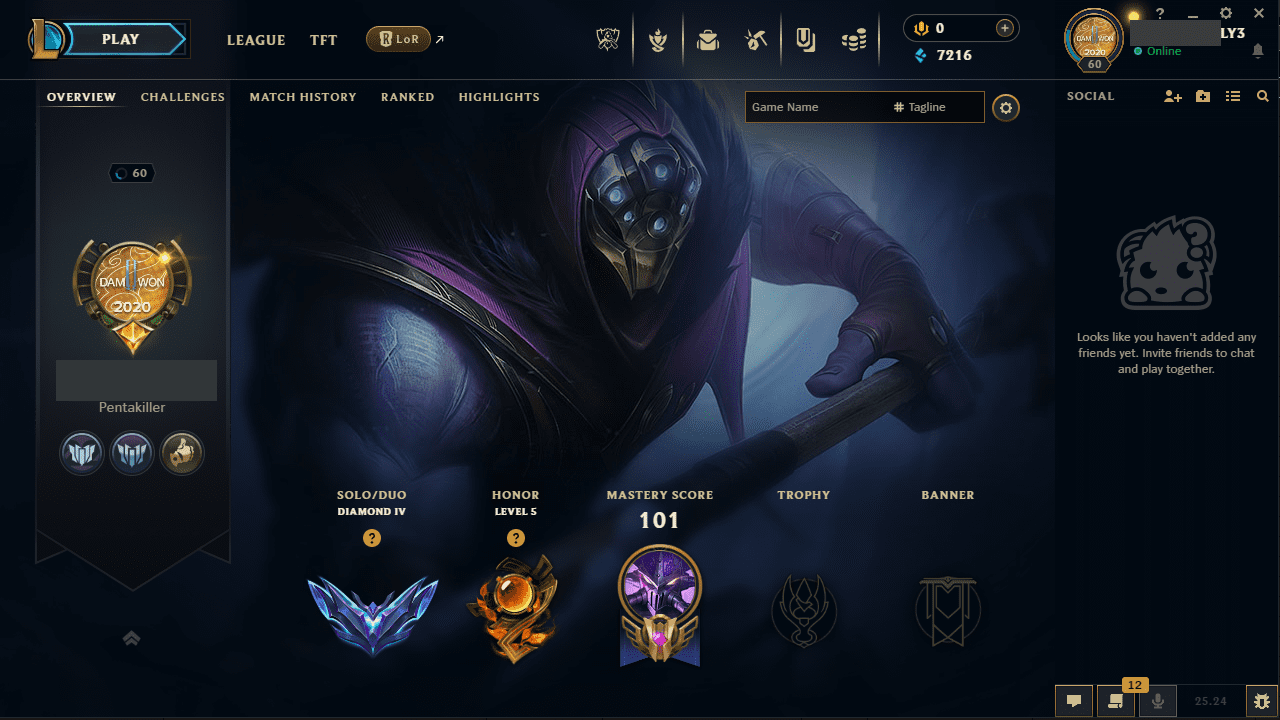Switch to the Match History tab

[x=303, y=97]
